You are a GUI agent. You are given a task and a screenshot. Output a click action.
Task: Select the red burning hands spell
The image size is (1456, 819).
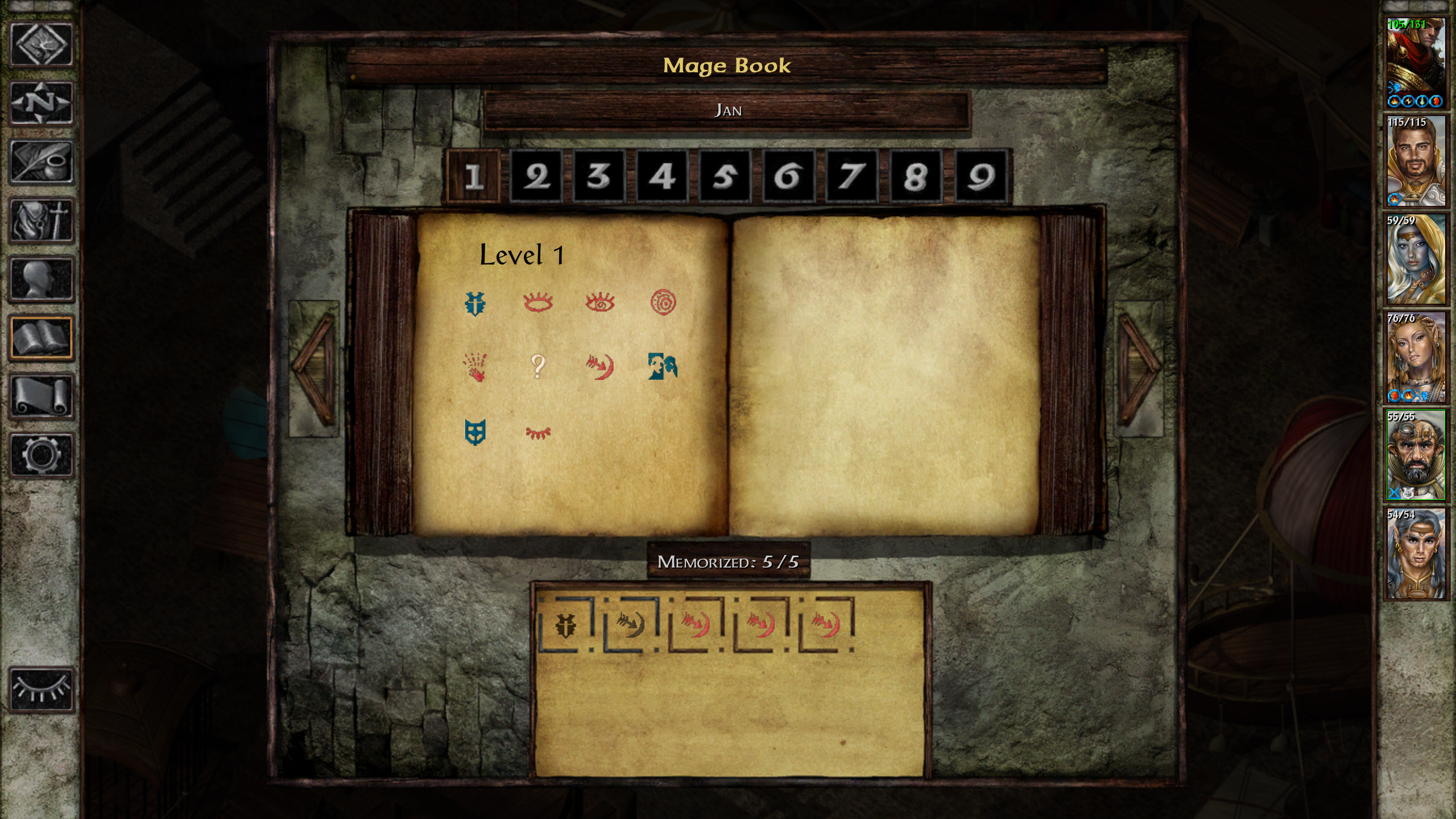475,367
